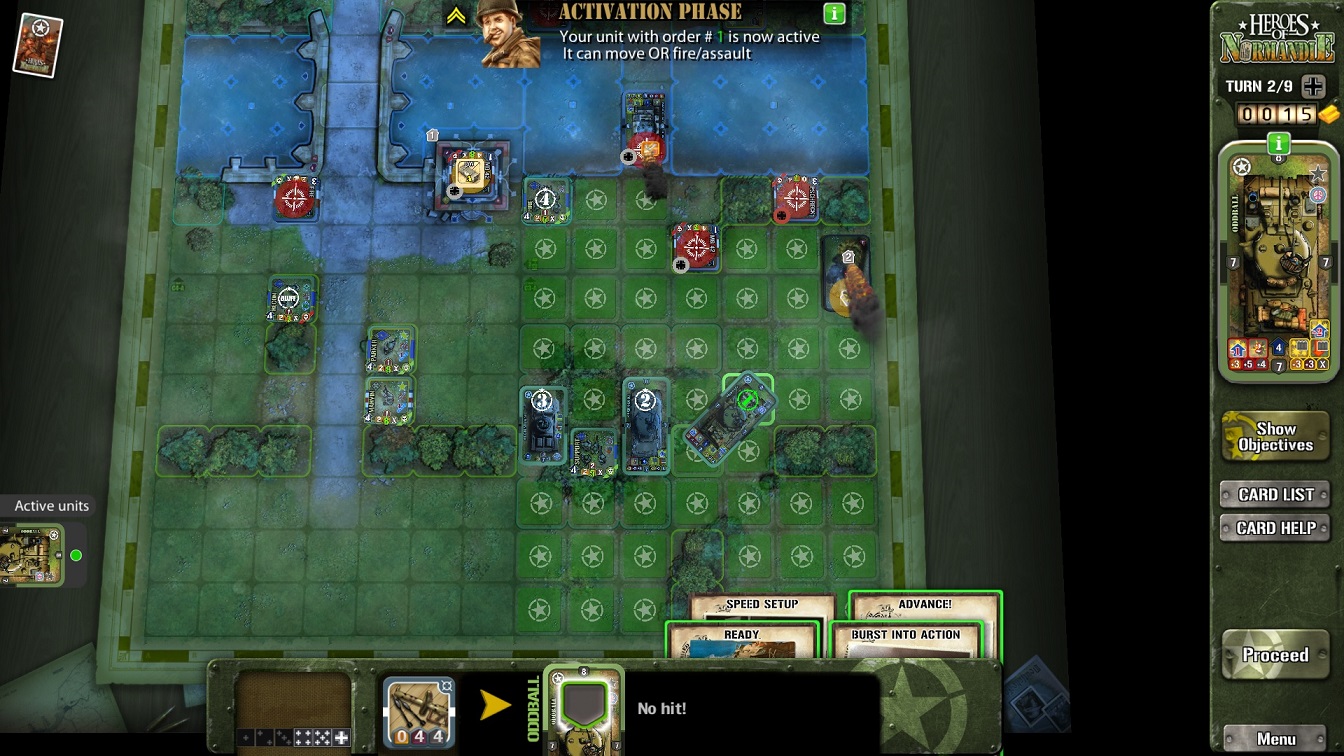Screen dimensions: 1344x756
Task: Select the tank with order token 3
Action: coord(542,424)
